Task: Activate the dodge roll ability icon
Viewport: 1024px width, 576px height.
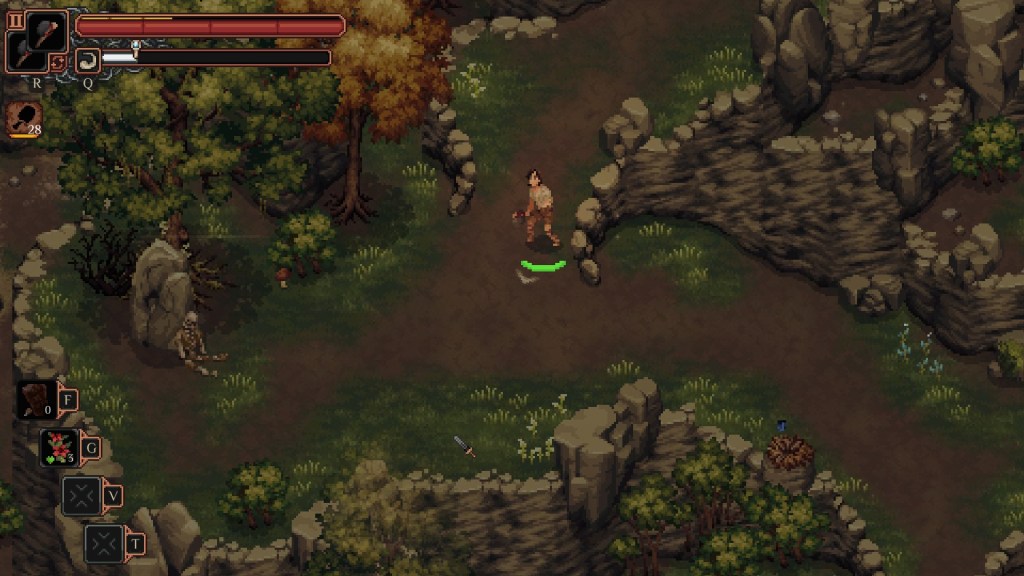Action: coord(87,59)
